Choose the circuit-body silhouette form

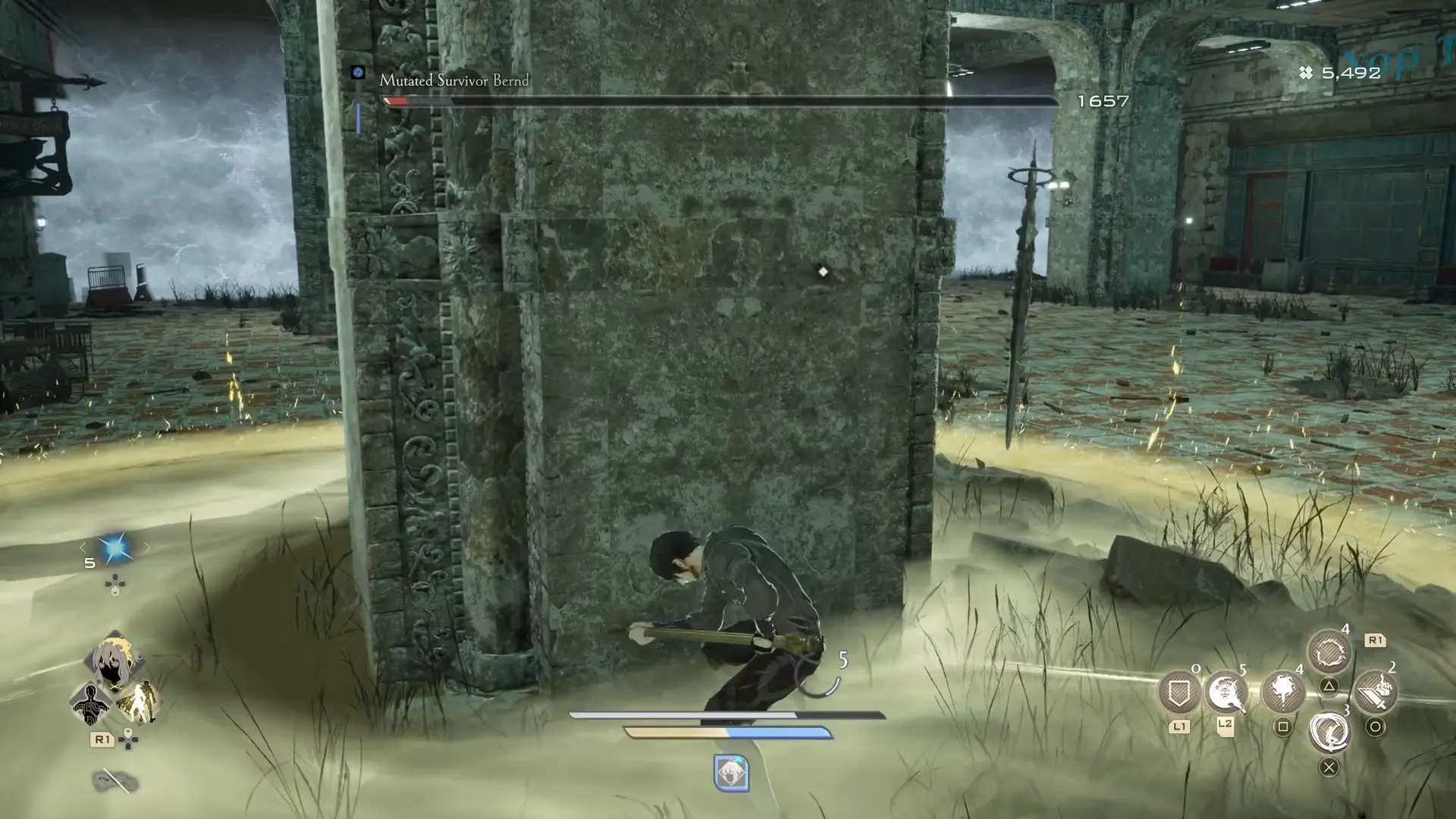coord(90,702)
